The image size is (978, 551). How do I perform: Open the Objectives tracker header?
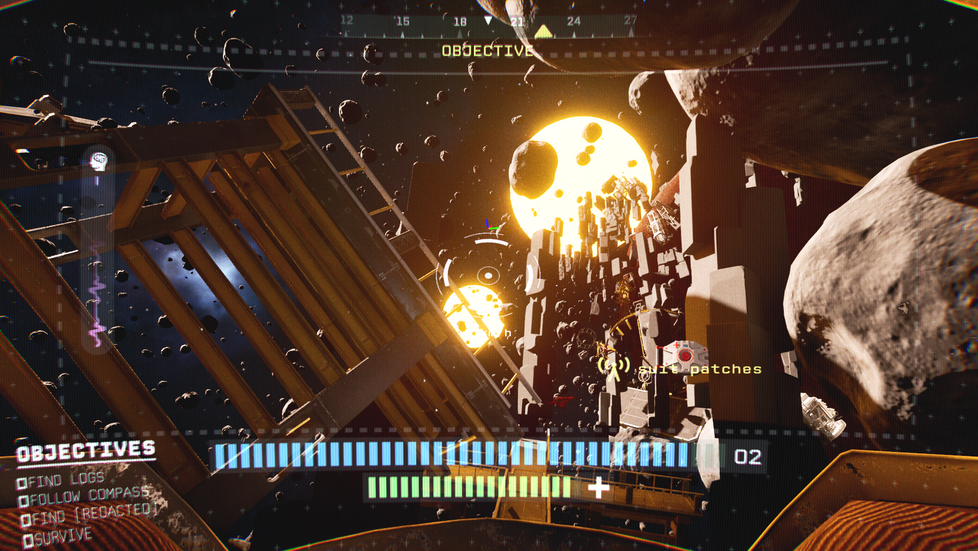point(86,451)
